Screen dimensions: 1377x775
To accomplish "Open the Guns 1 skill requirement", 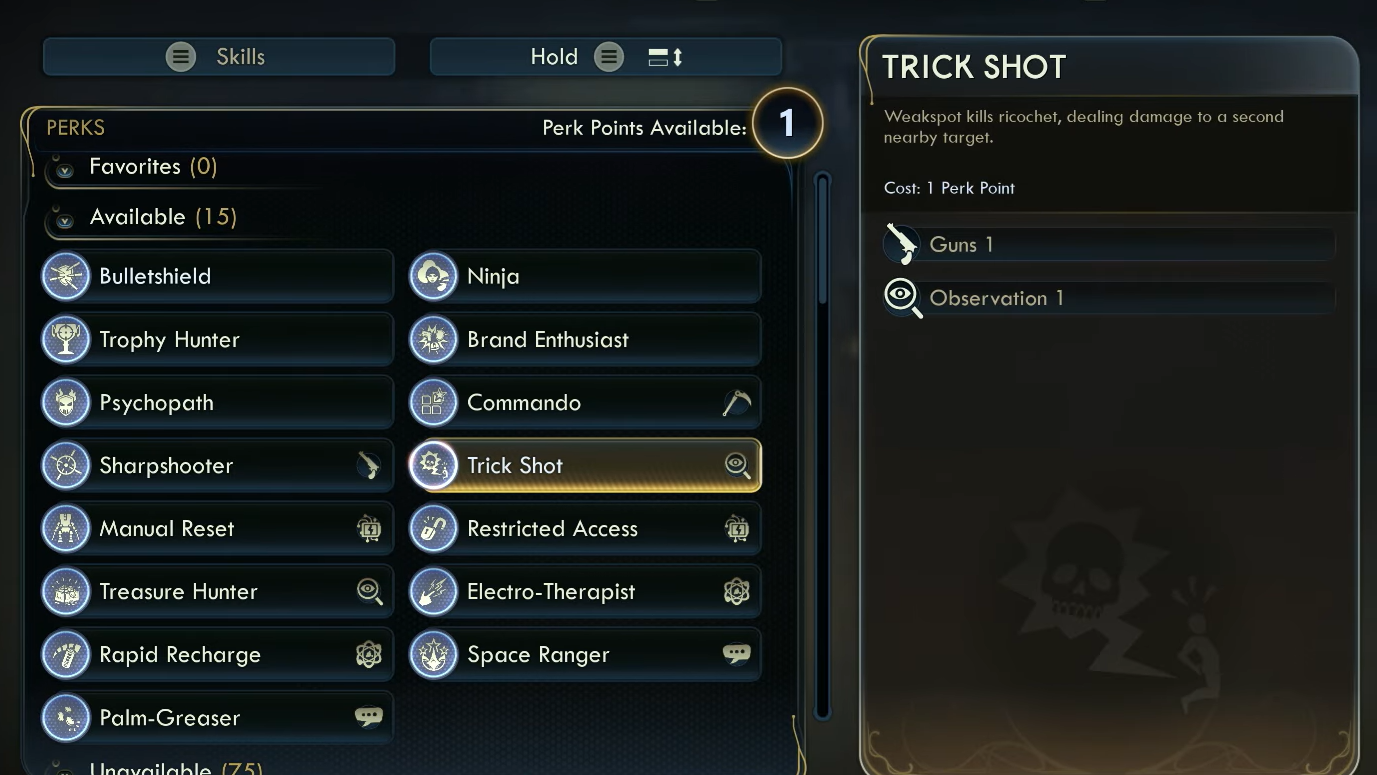I will [x=1108, y=244].
